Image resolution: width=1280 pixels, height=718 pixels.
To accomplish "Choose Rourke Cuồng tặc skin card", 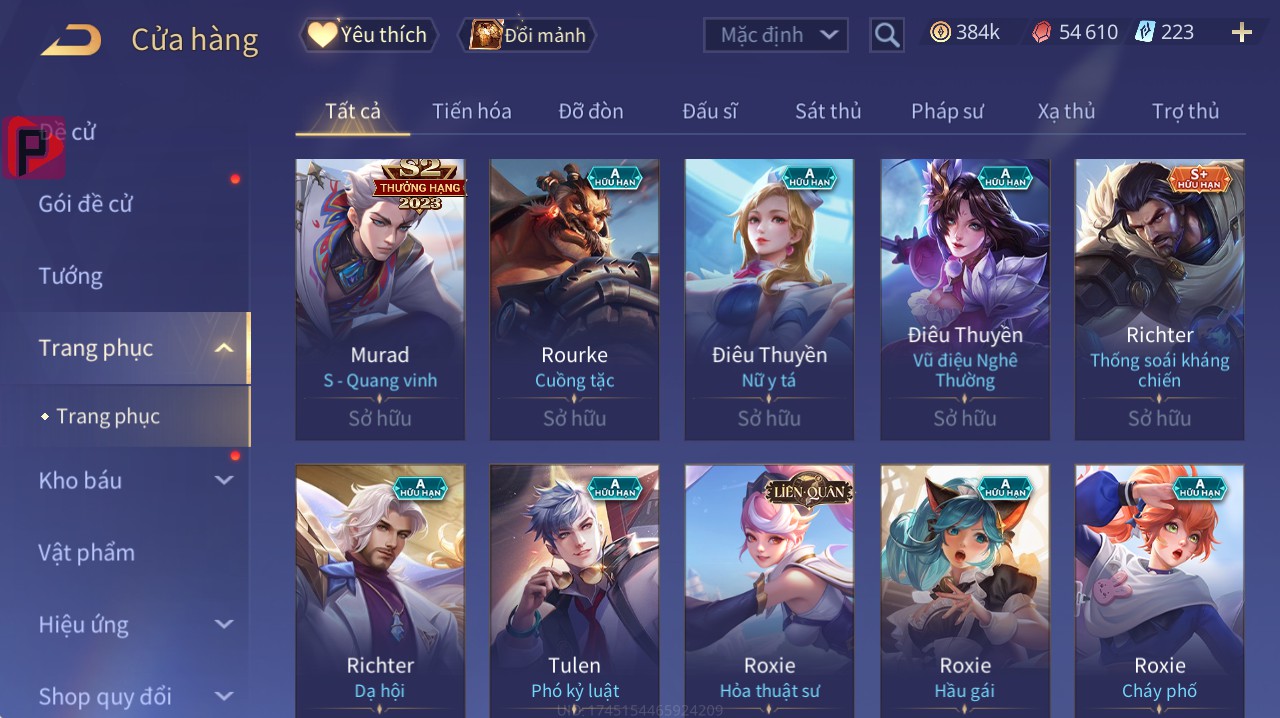I will (574, 299).
